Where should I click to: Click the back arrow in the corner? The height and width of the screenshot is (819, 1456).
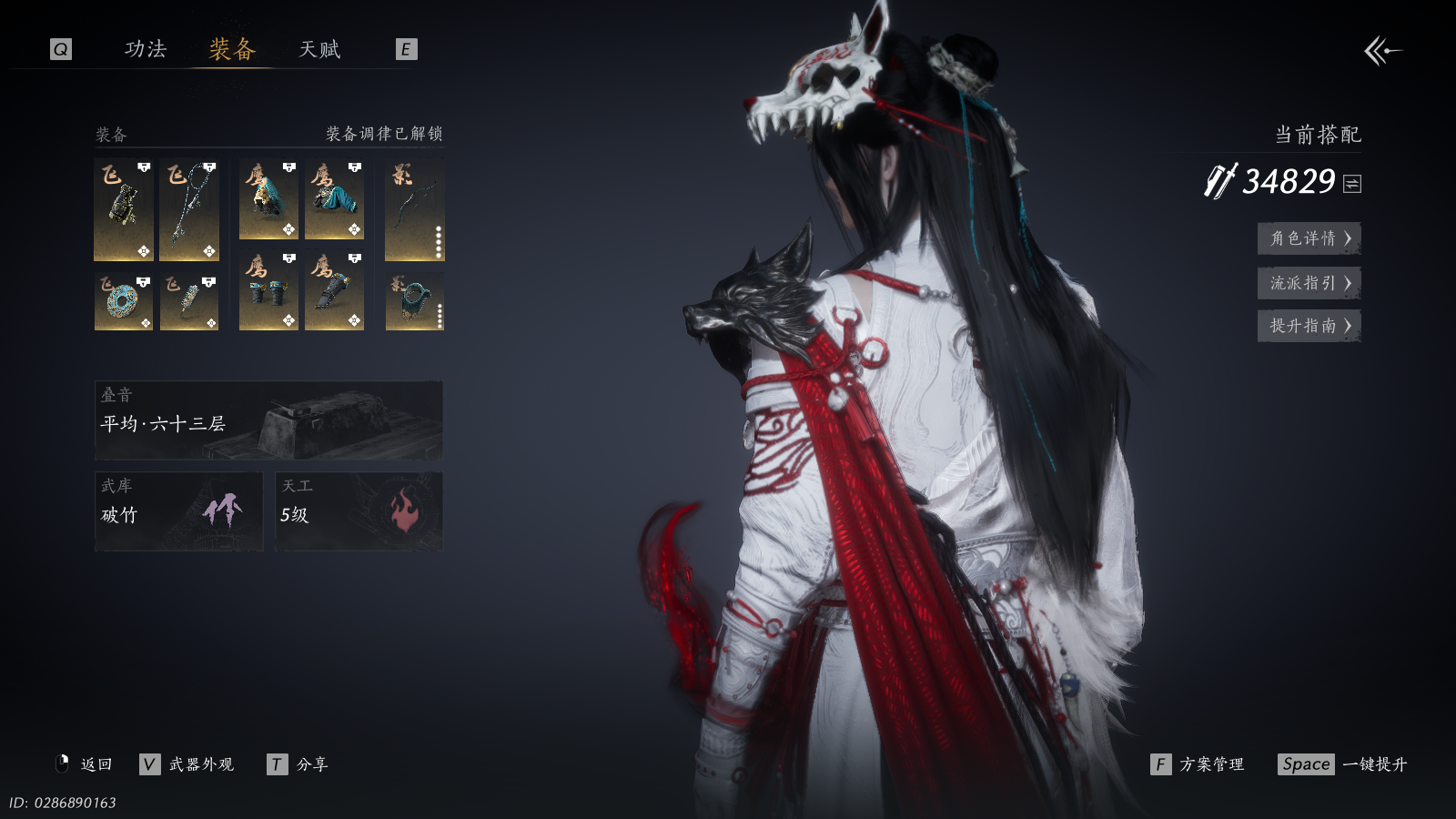pos(1382,51)
